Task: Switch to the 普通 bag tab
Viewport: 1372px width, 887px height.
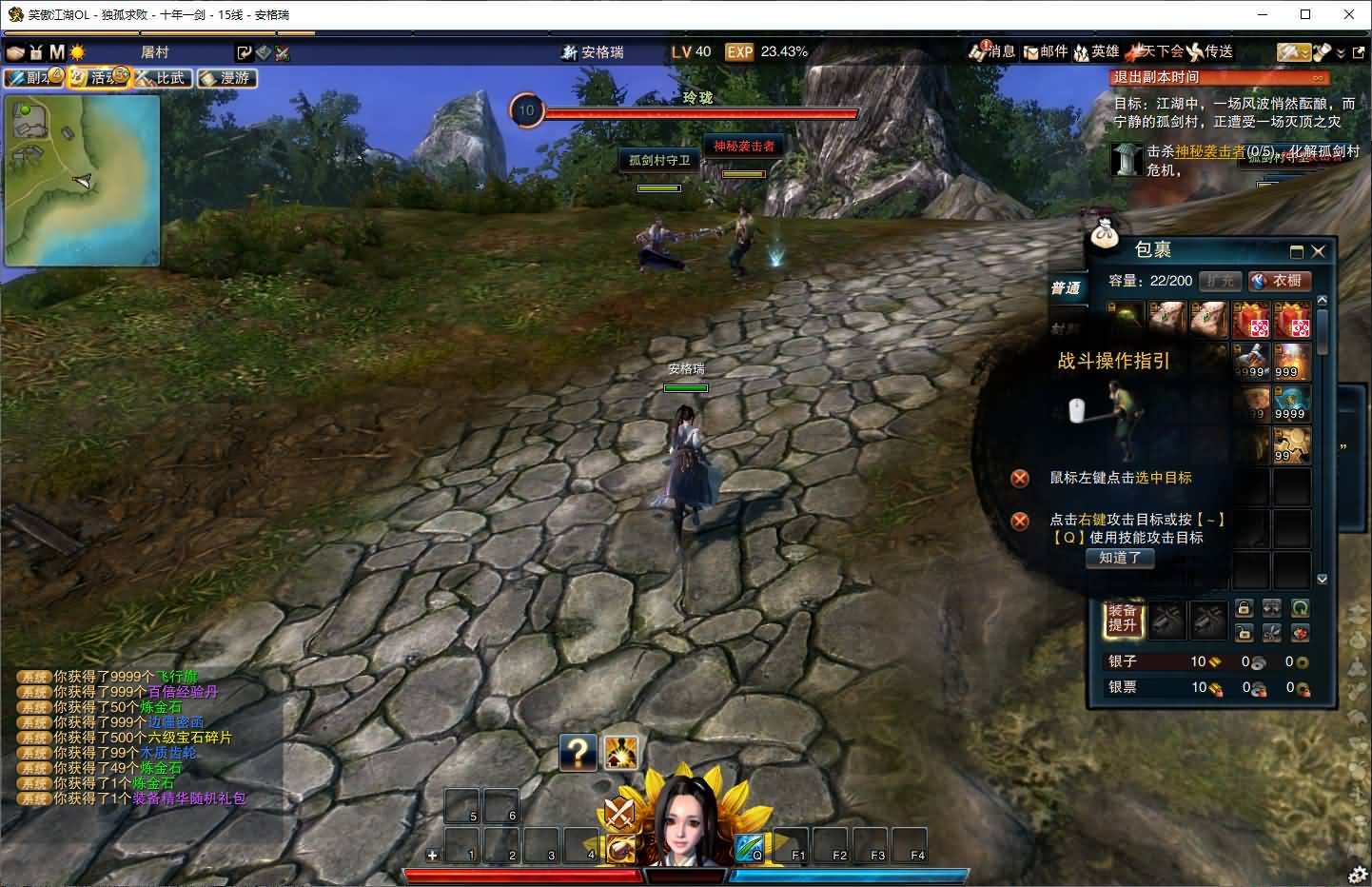Action: 1066,288
